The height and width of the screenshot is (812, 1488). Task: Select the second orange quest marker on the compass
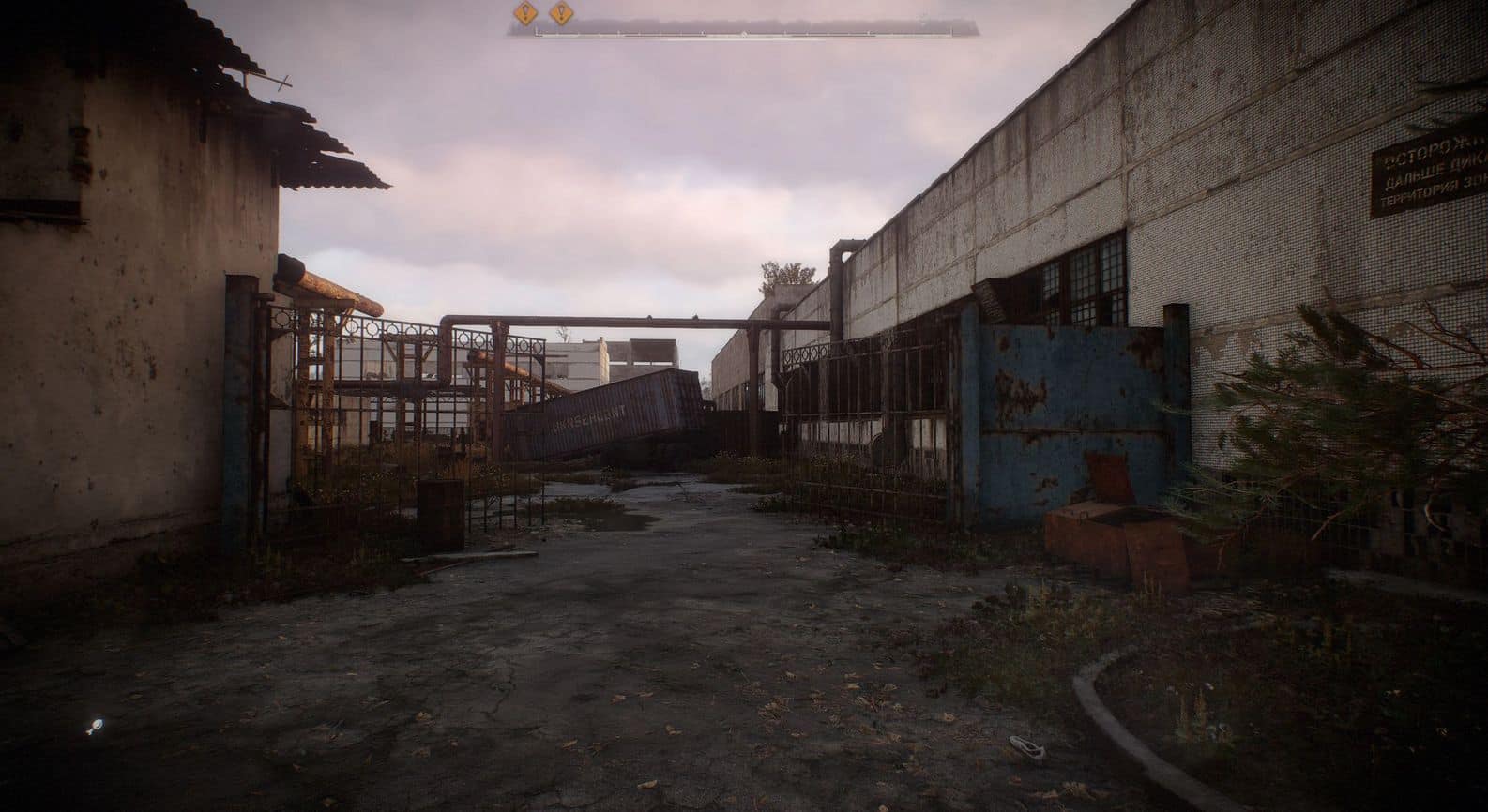coord(560,13)
